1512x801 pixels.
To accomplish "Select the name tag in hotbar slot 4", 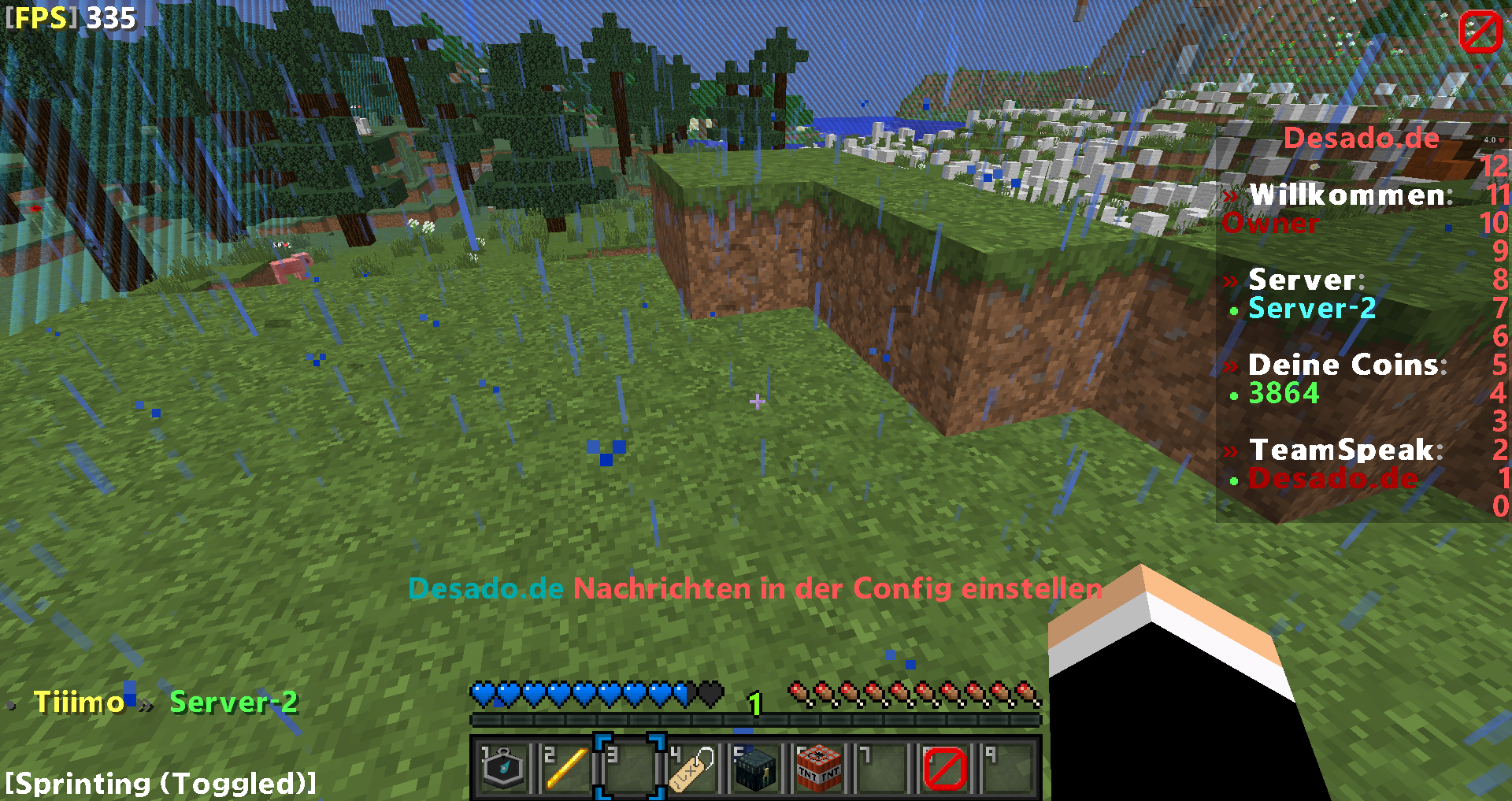I will (x=692, y=768).
